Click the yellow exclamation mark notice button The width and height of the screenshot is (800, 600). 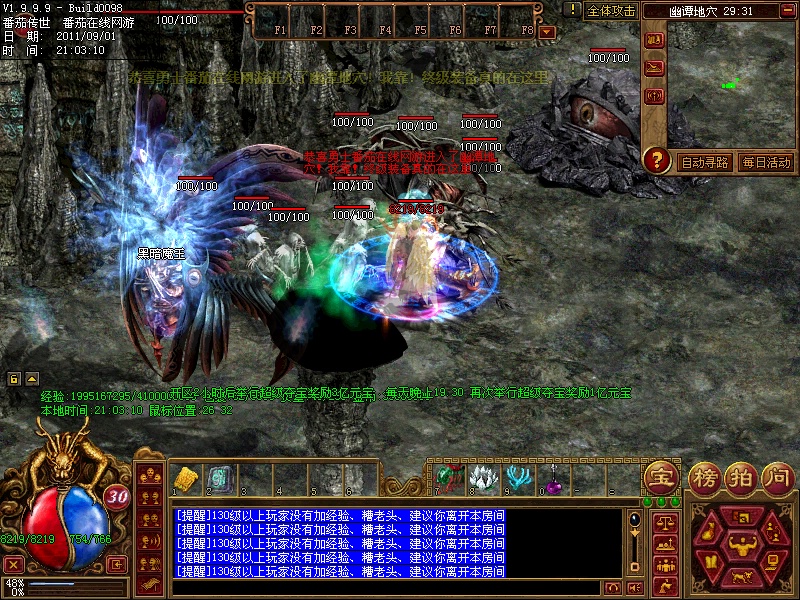click(571, 10)
